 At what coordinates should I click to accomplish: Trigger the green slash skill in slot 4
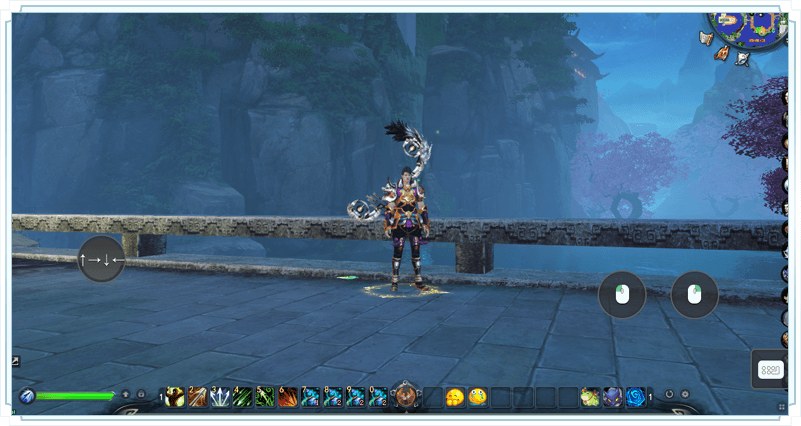[242, 397]
